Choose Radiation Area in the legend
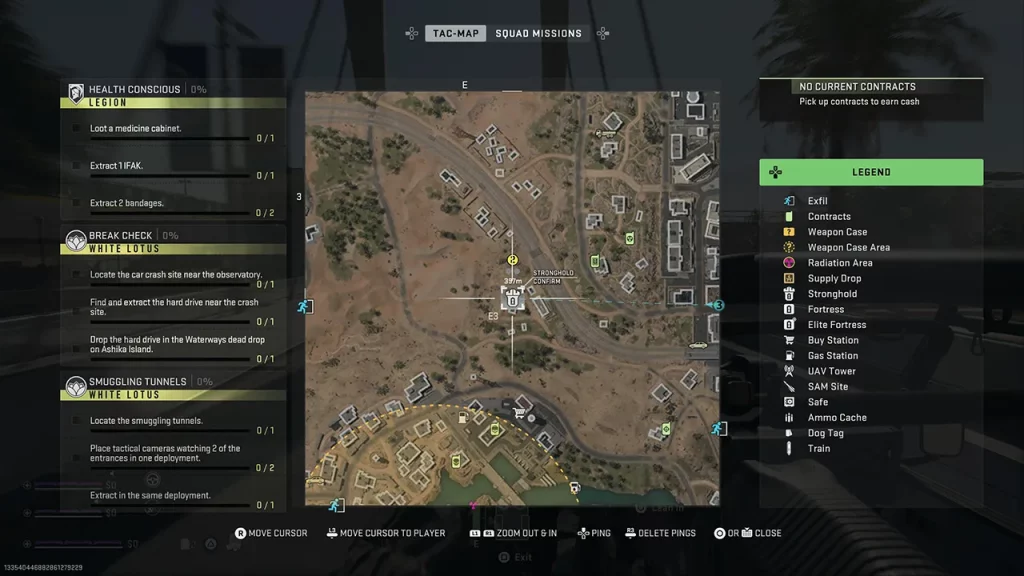The width and height of the screenshot is (1024, 576). [x=840, y=263]
